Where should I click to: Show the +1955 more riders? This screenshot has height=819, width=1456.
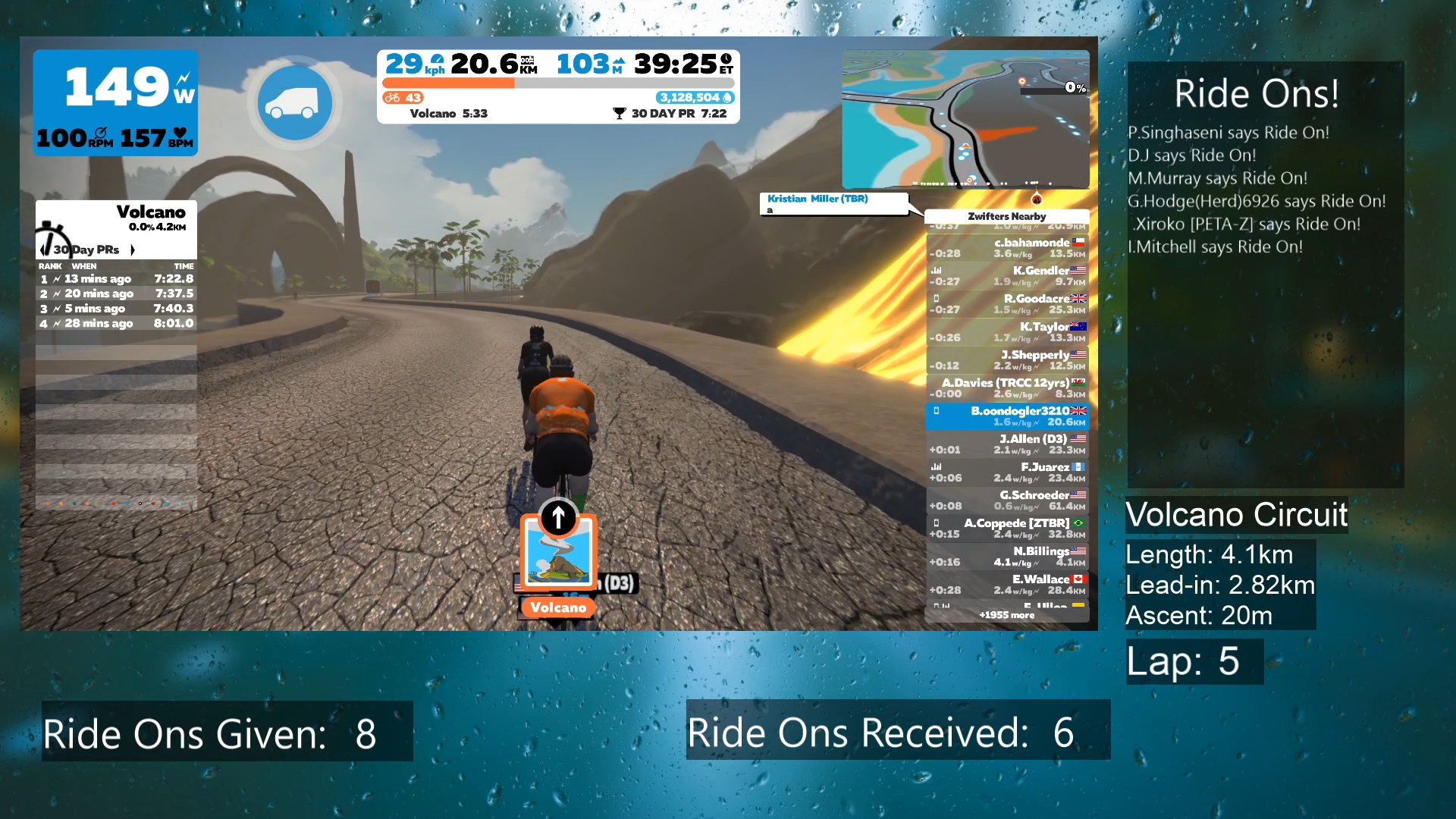point(1006,615)
